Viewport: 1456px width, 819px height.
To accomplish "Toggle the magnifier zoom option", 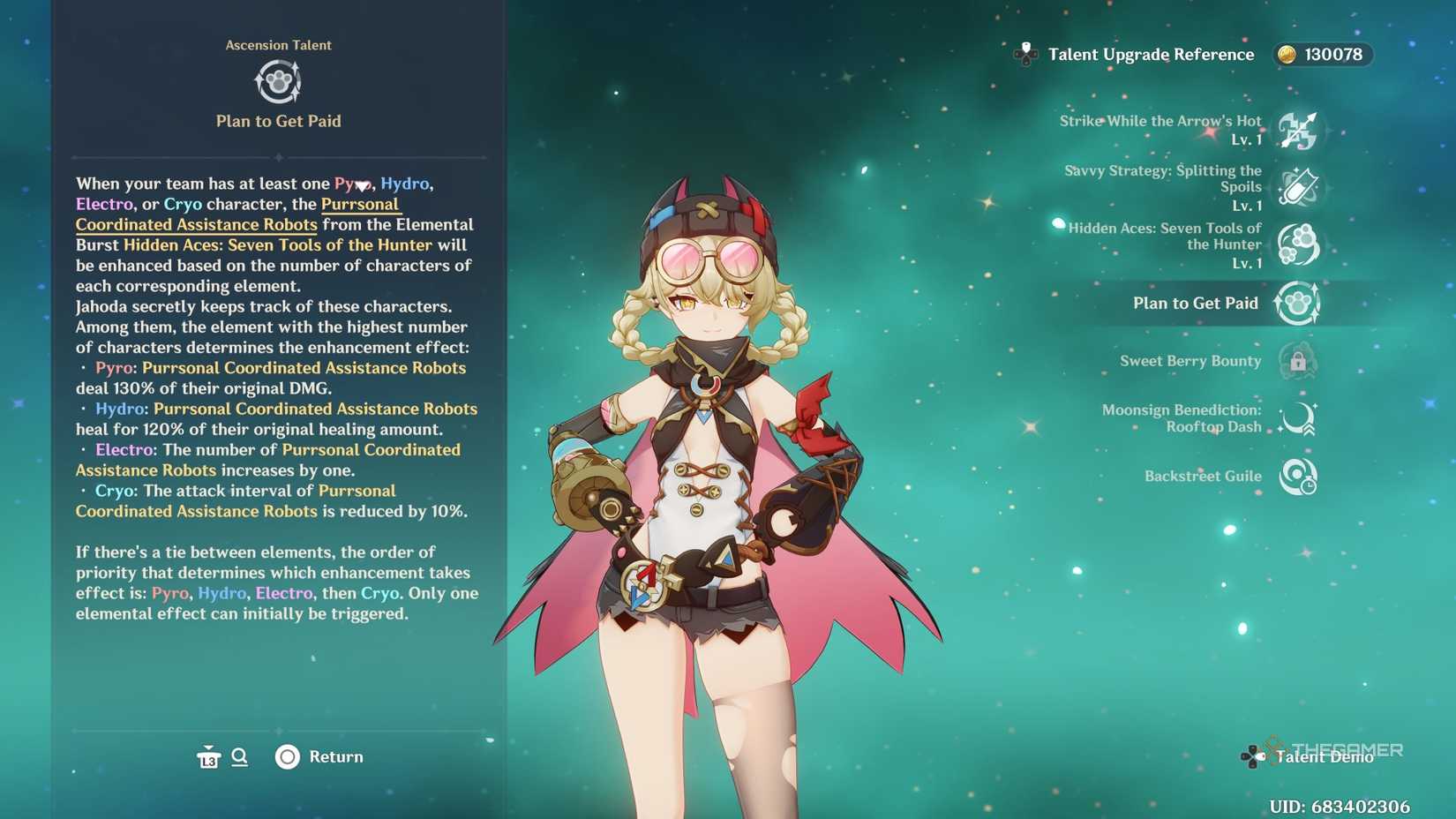I will point(239,757).
